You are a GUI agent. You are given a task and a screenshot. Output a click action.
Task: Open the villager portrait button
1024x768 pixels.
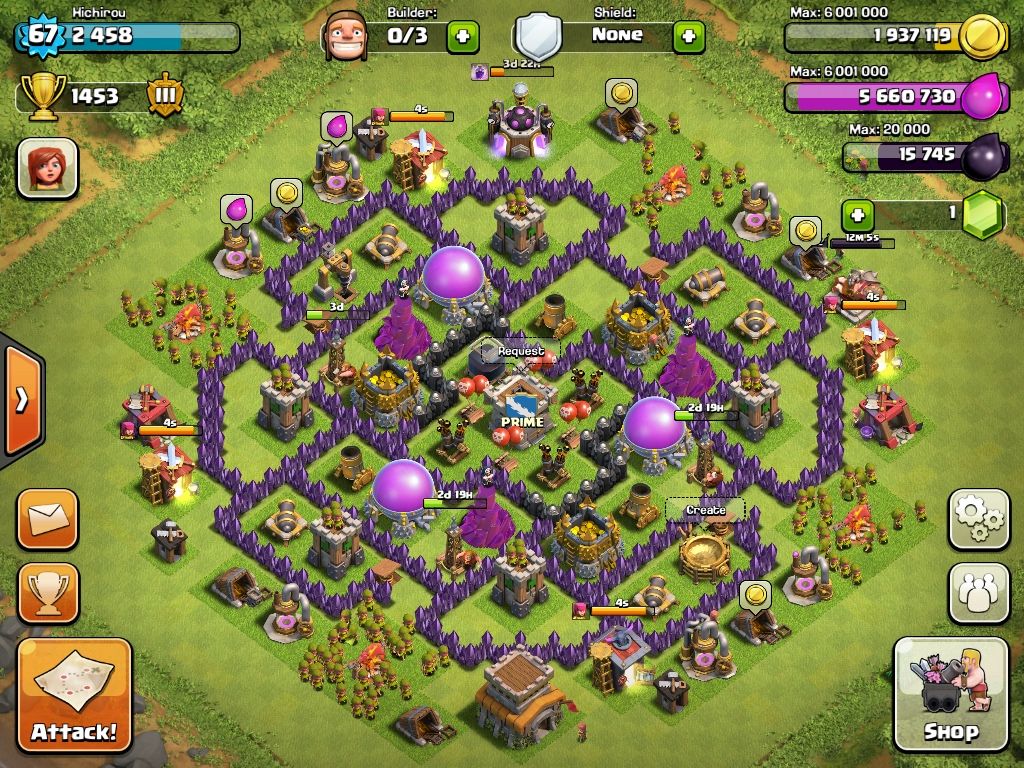click(47, 167)
